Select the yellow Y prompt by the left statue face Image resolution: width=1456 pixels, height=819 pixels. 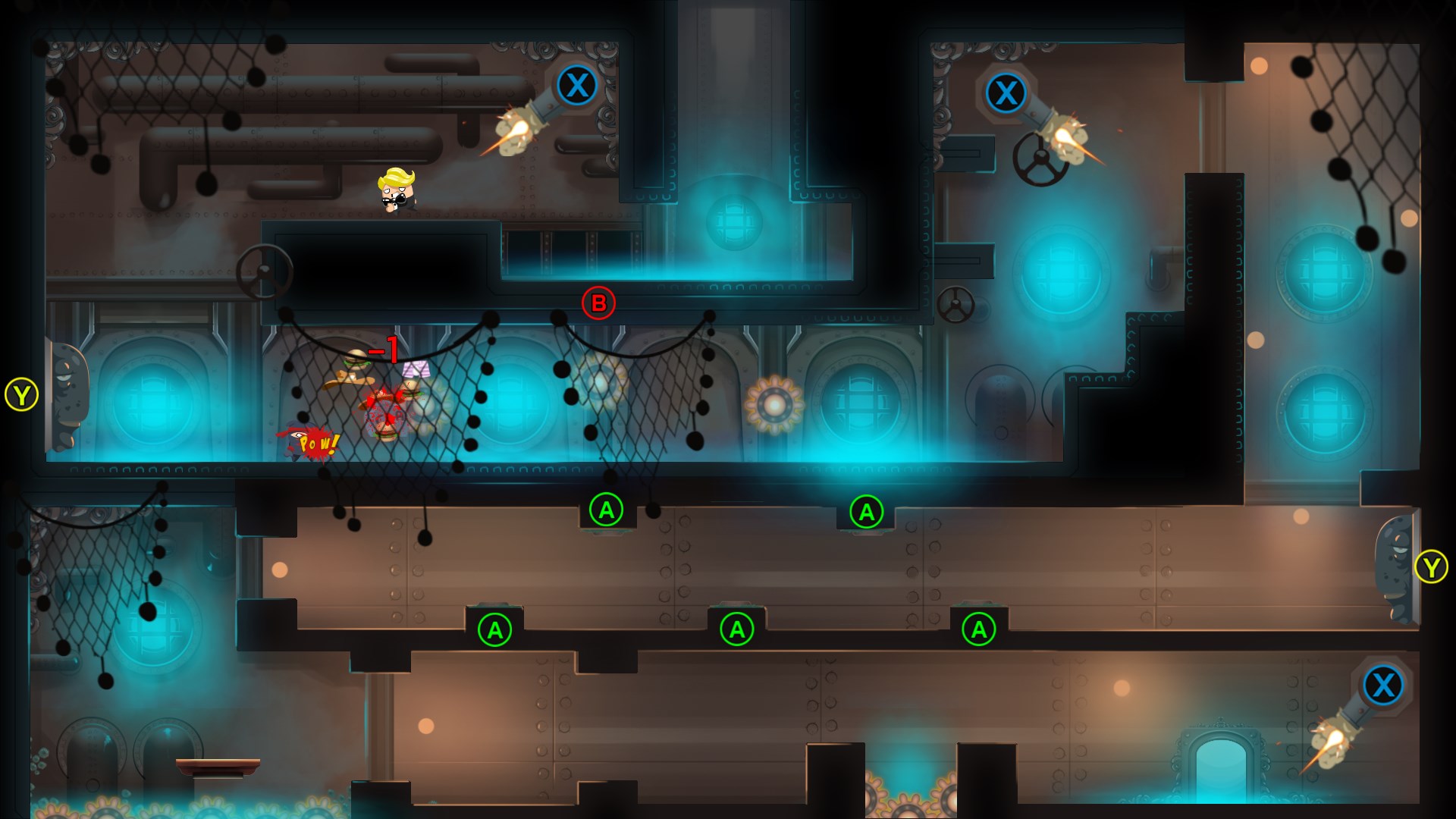pos(22,394)
